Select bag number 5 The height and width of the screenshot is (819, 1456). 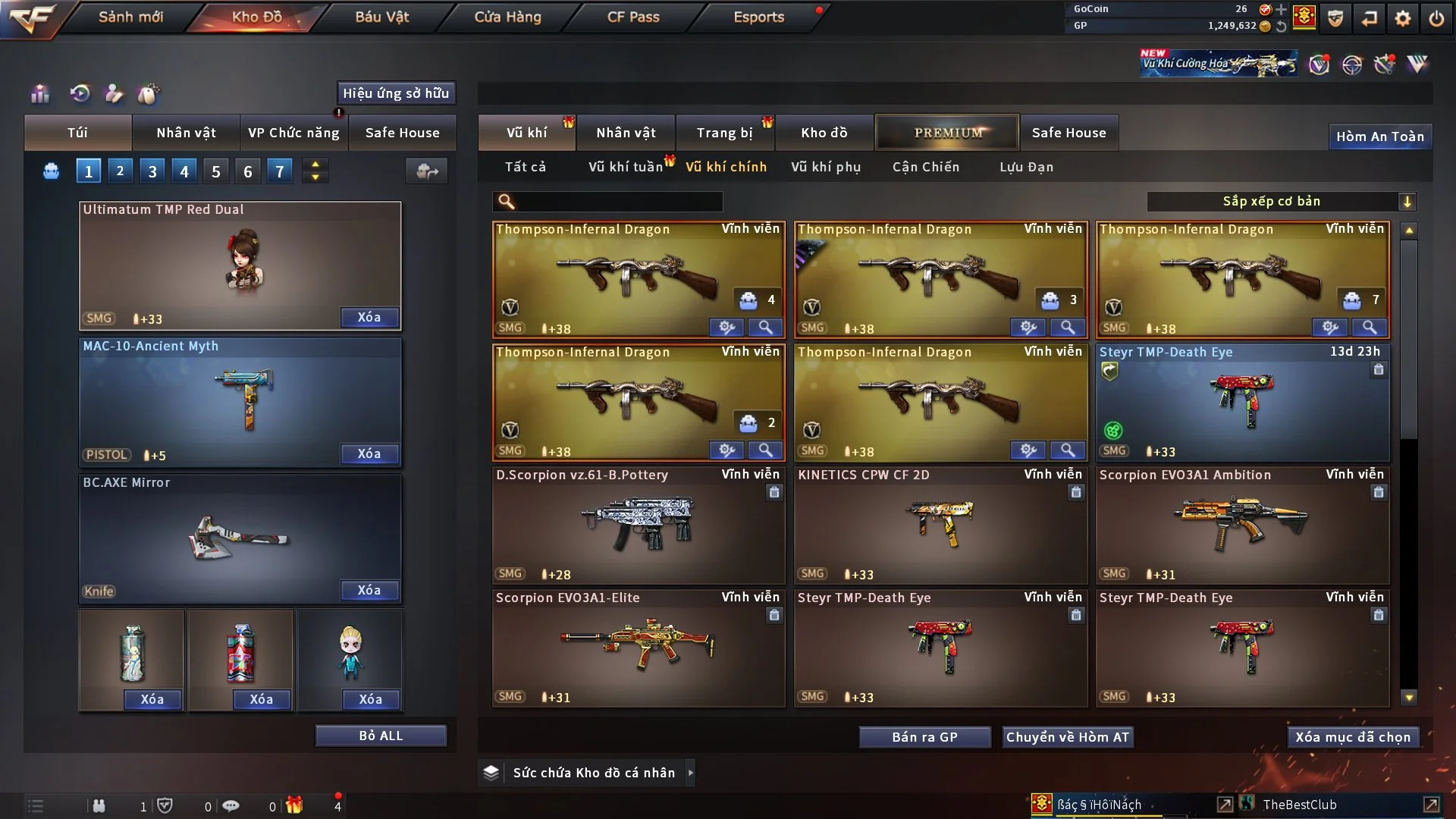coord(215,171)
